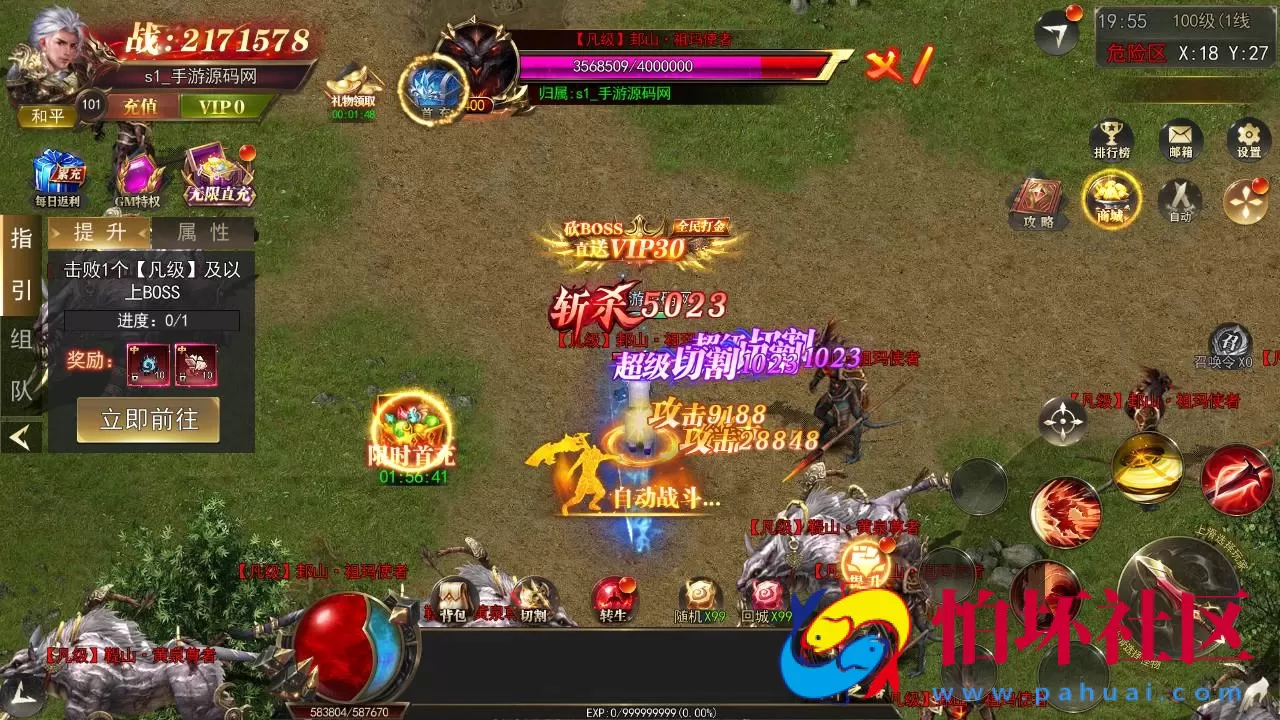Open the 邮箱 mailbox icon

click(1180, 140)
